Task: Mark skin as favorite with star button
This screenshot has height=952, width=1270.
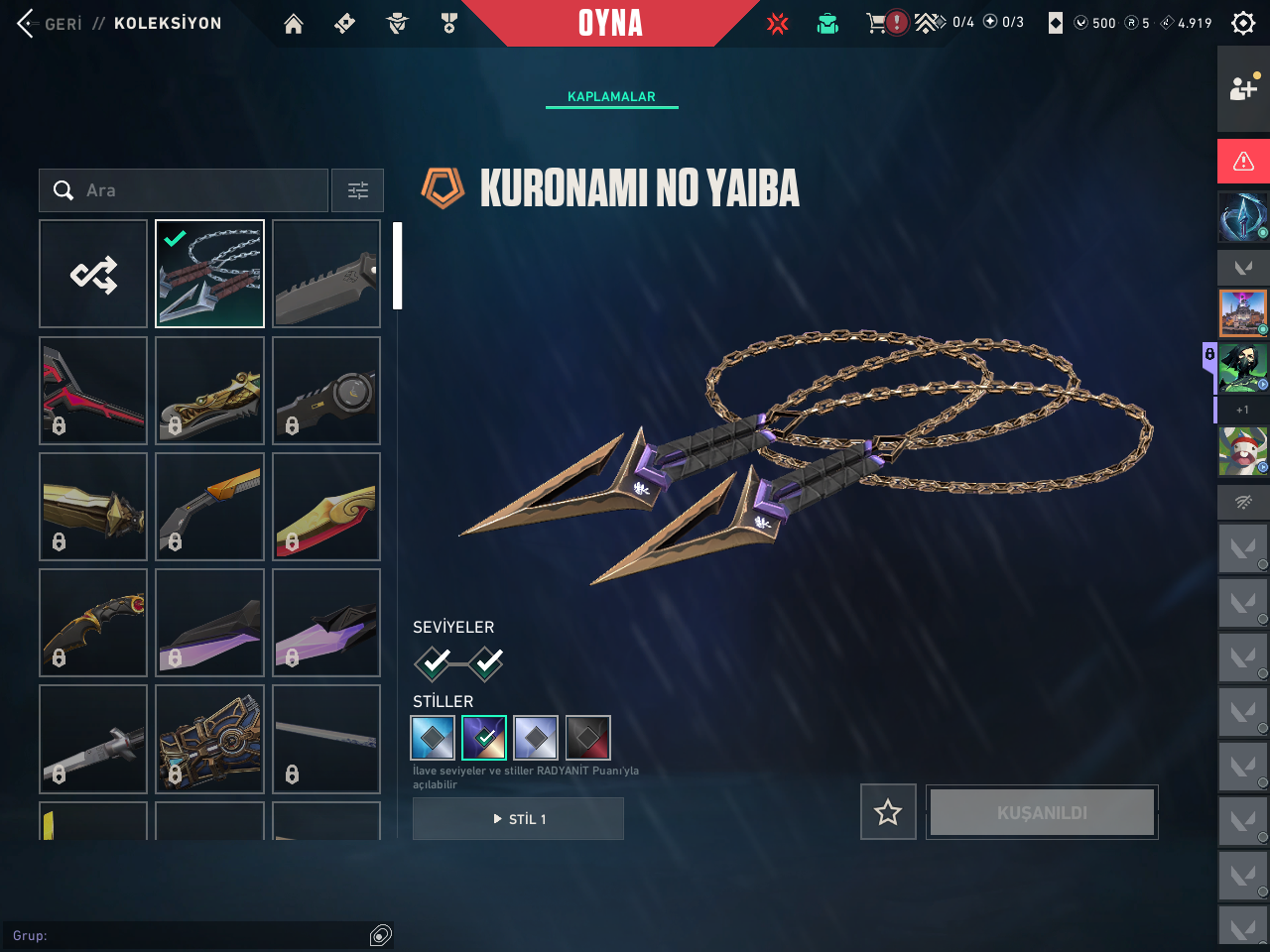Action: [x=888, y=812]
